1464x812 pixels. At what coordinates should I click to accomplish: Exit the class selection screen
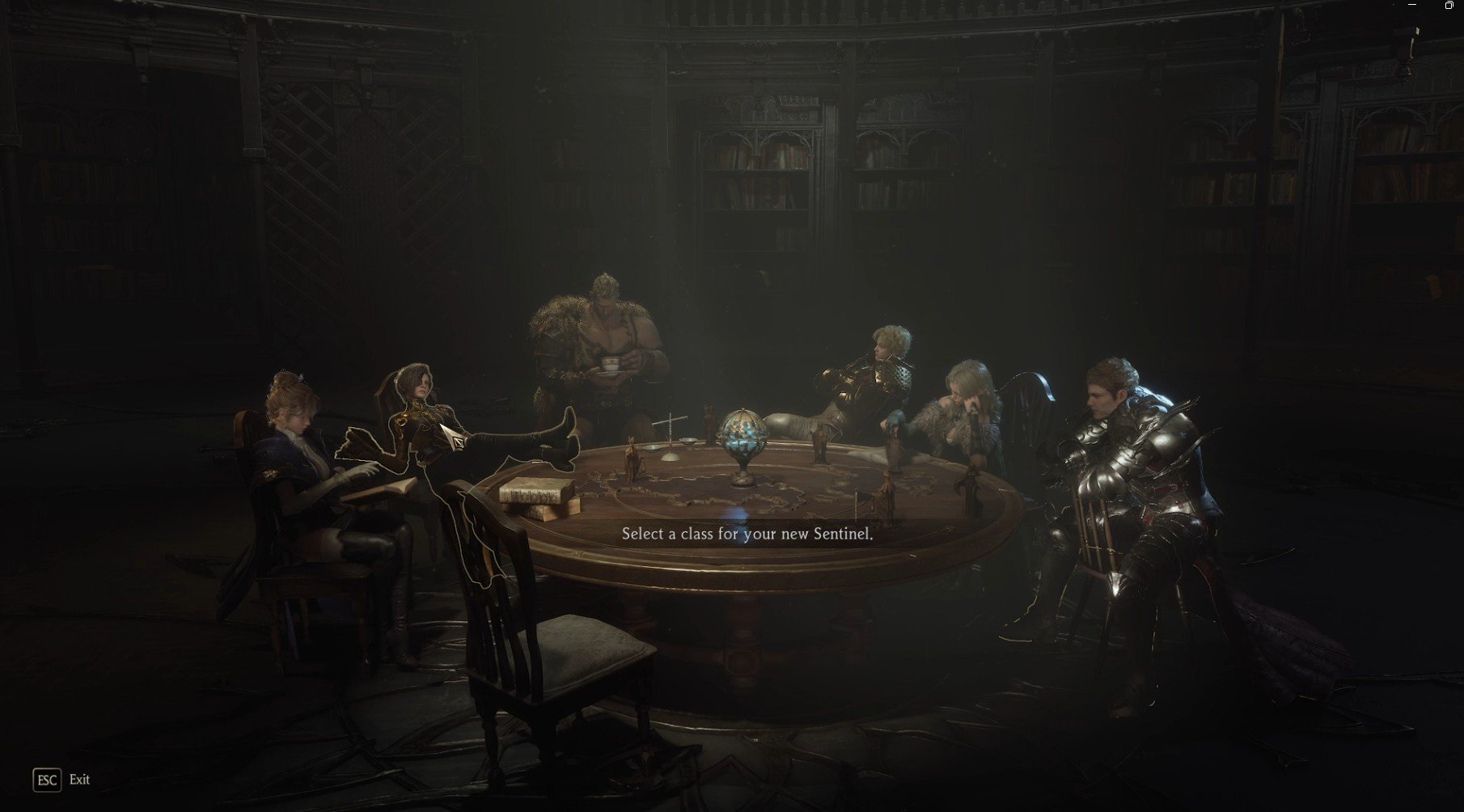point(47,780)
